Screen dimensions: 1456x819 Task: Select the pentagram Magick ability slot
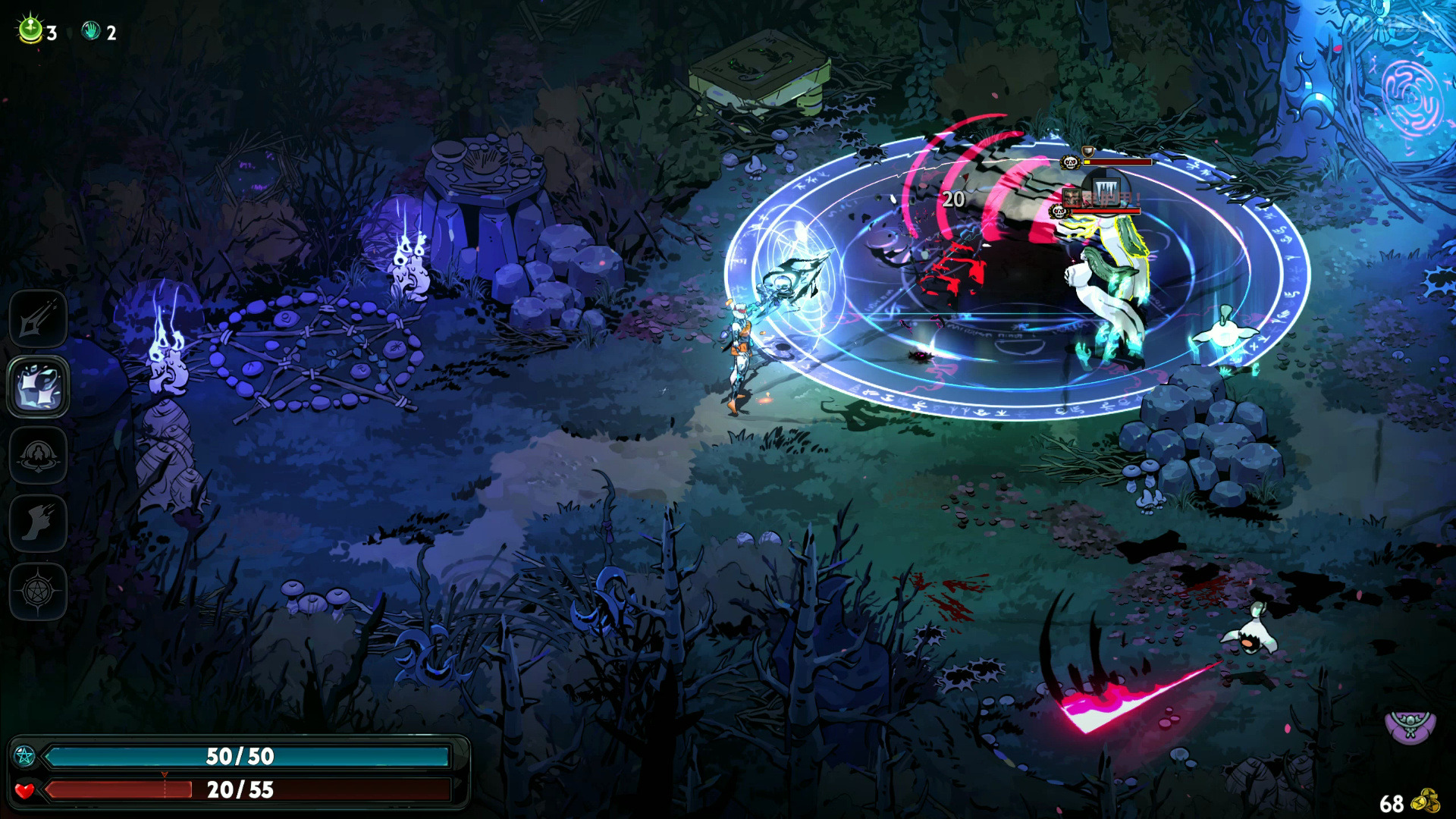click(38, 591)
